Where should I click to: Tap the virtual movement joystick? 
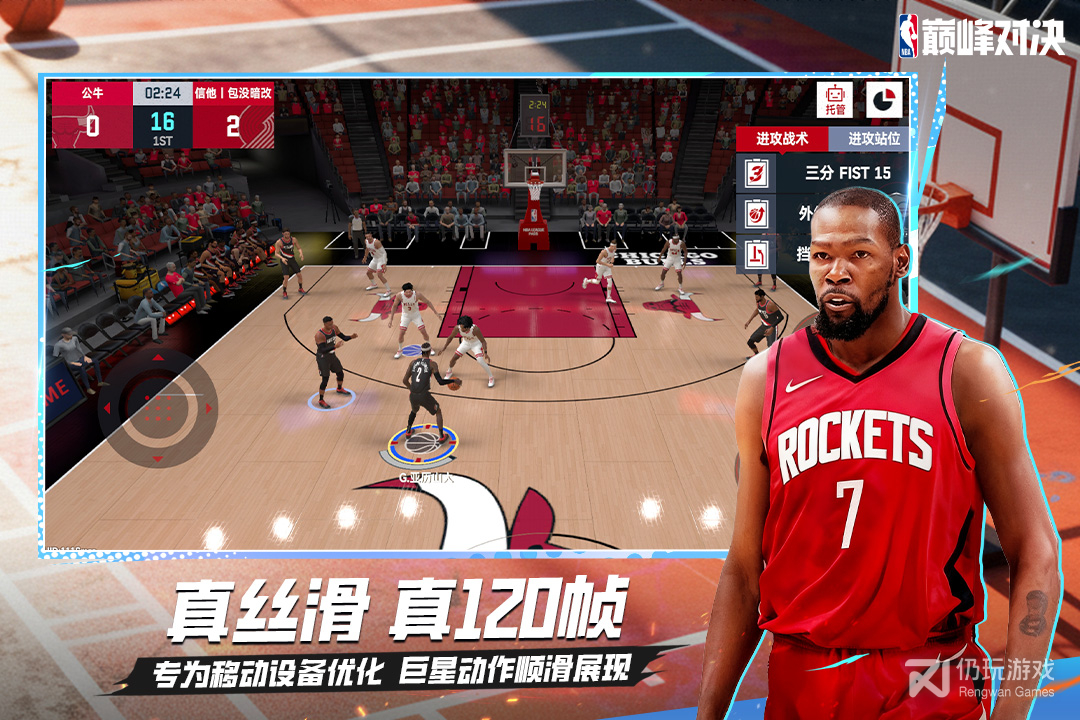pyautogui.click(x=157, y=407)
